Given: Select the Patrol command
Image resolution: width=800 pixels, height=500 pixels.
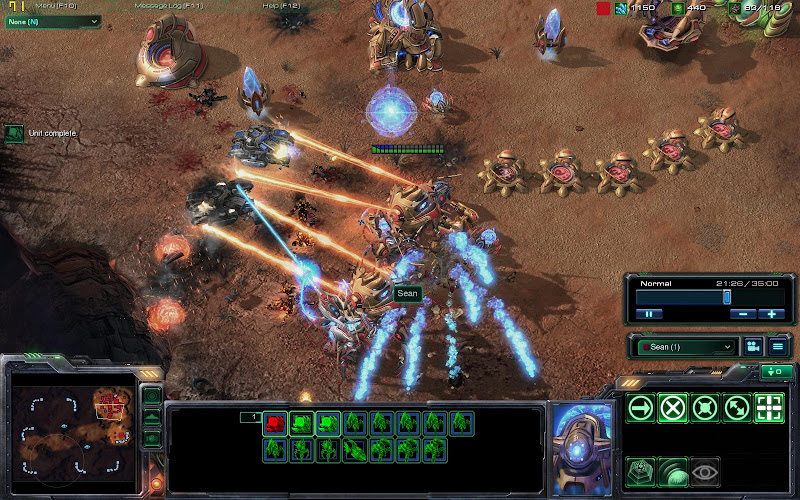Looking at the screenshot, I should 737,408.
